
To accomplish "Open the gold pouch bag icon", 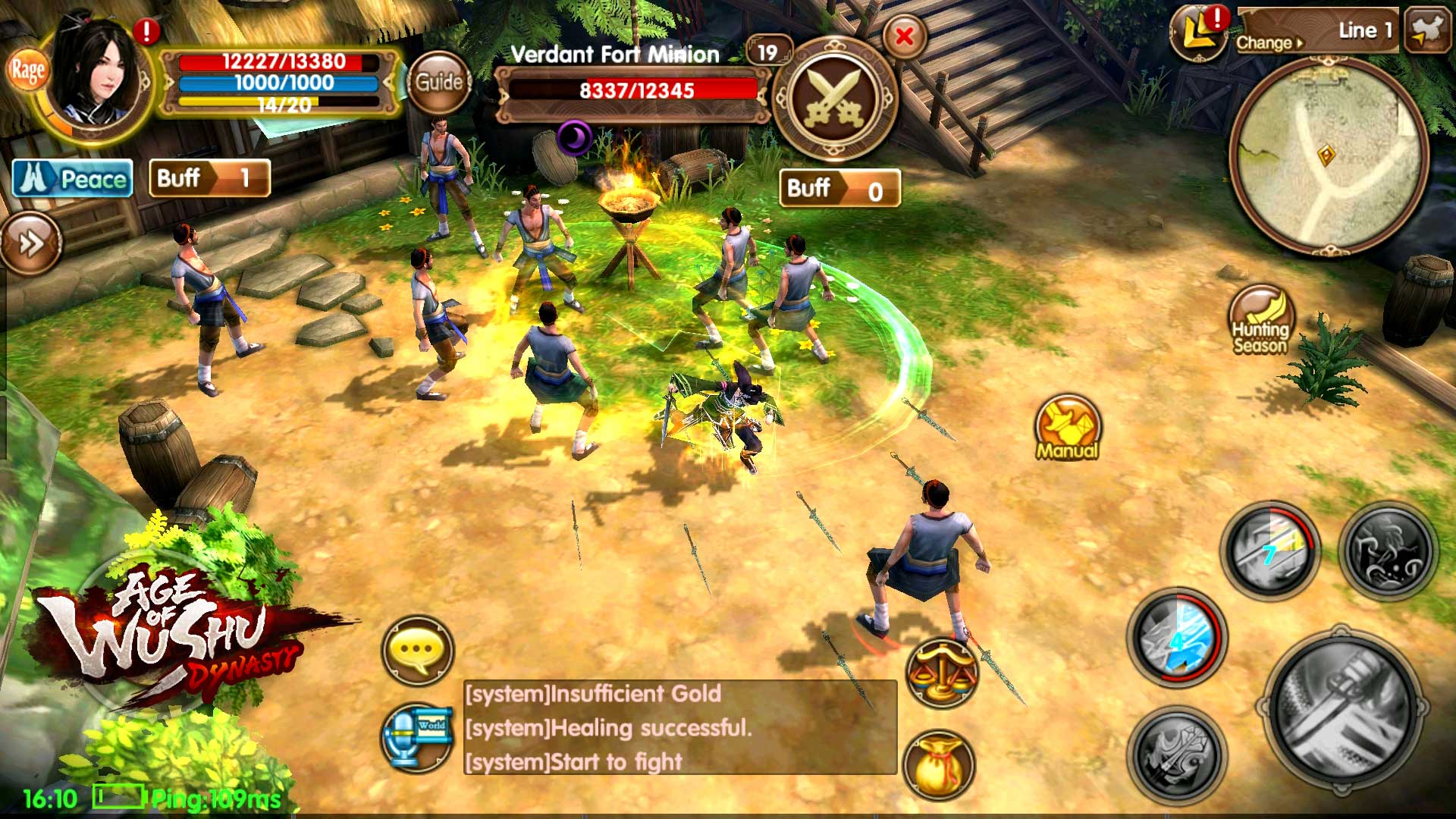I will pos(939,765).
